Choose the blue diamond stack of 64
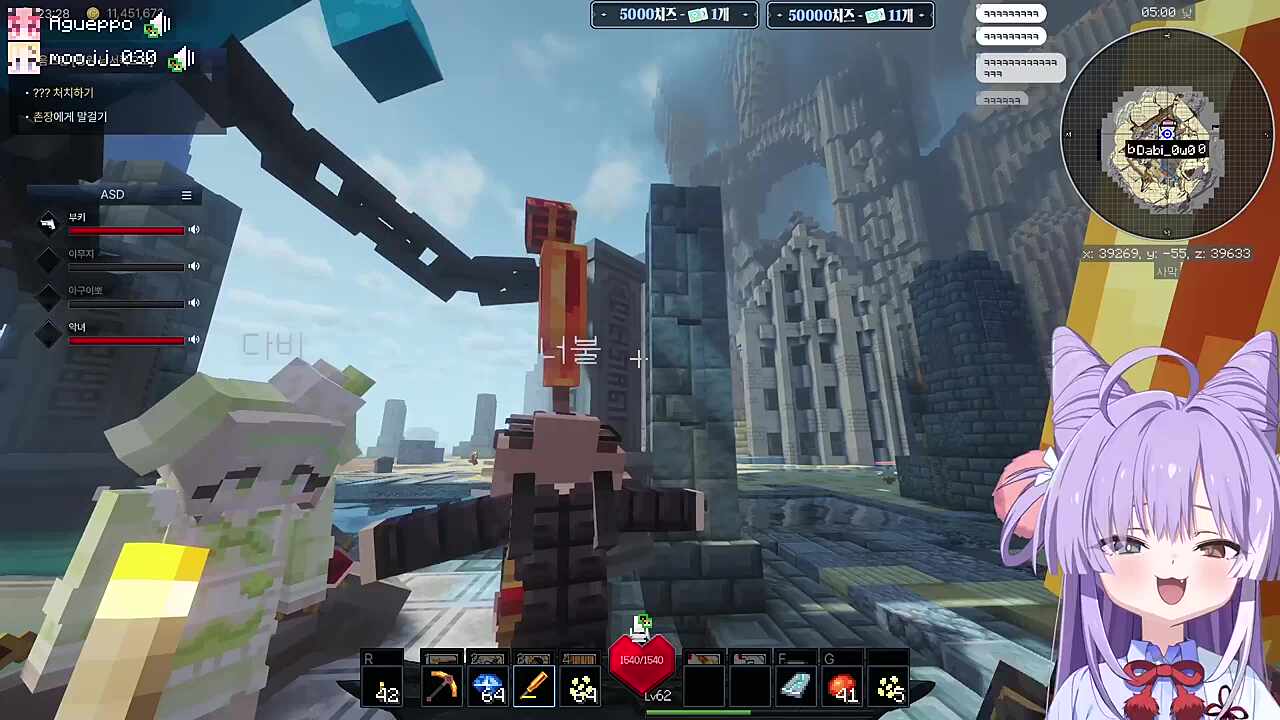 (x=488, y=687)
